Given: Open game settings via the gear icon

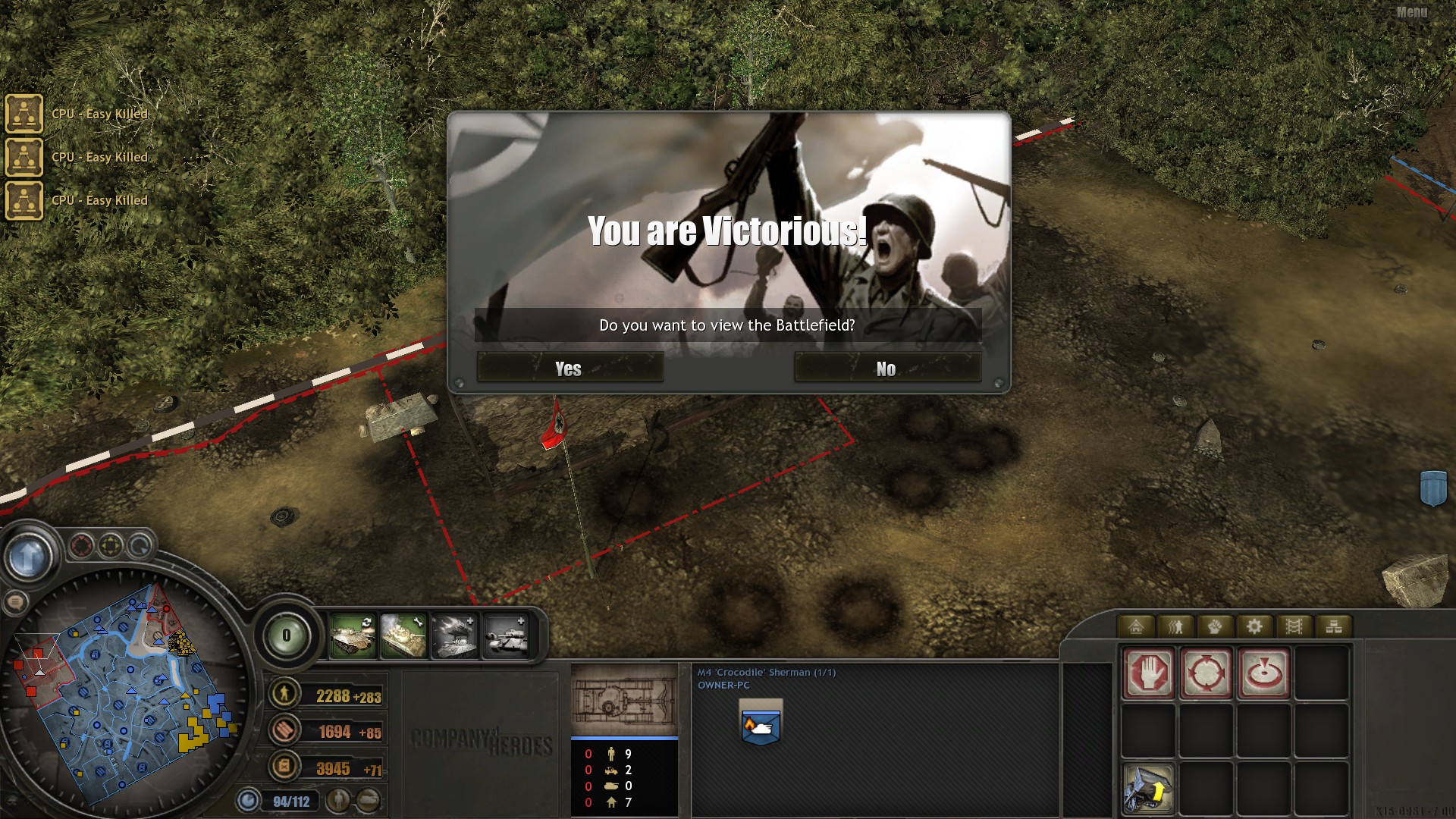Looking at the screenshot, I should coord(1254,626).
